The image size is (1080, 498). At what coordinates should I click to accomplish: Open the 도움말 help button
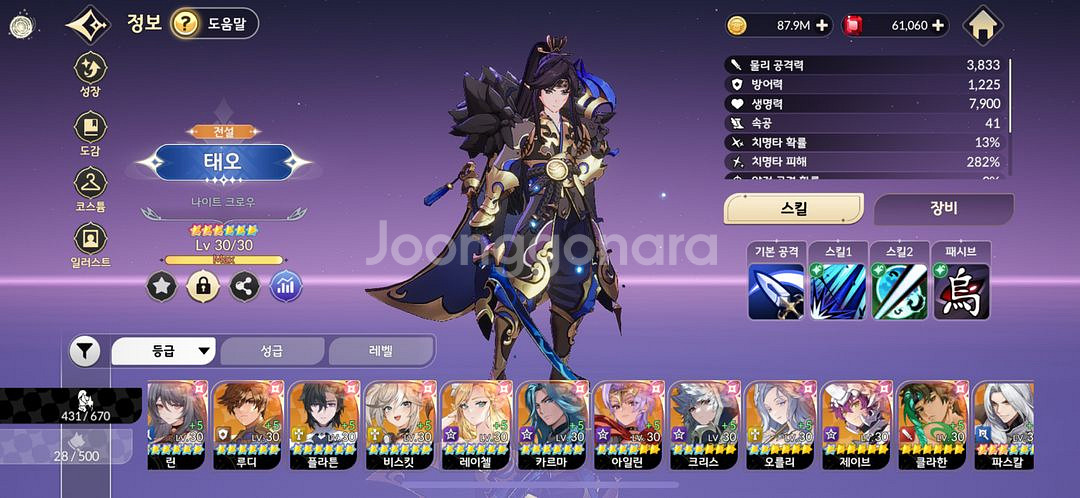tap(214, 23)
